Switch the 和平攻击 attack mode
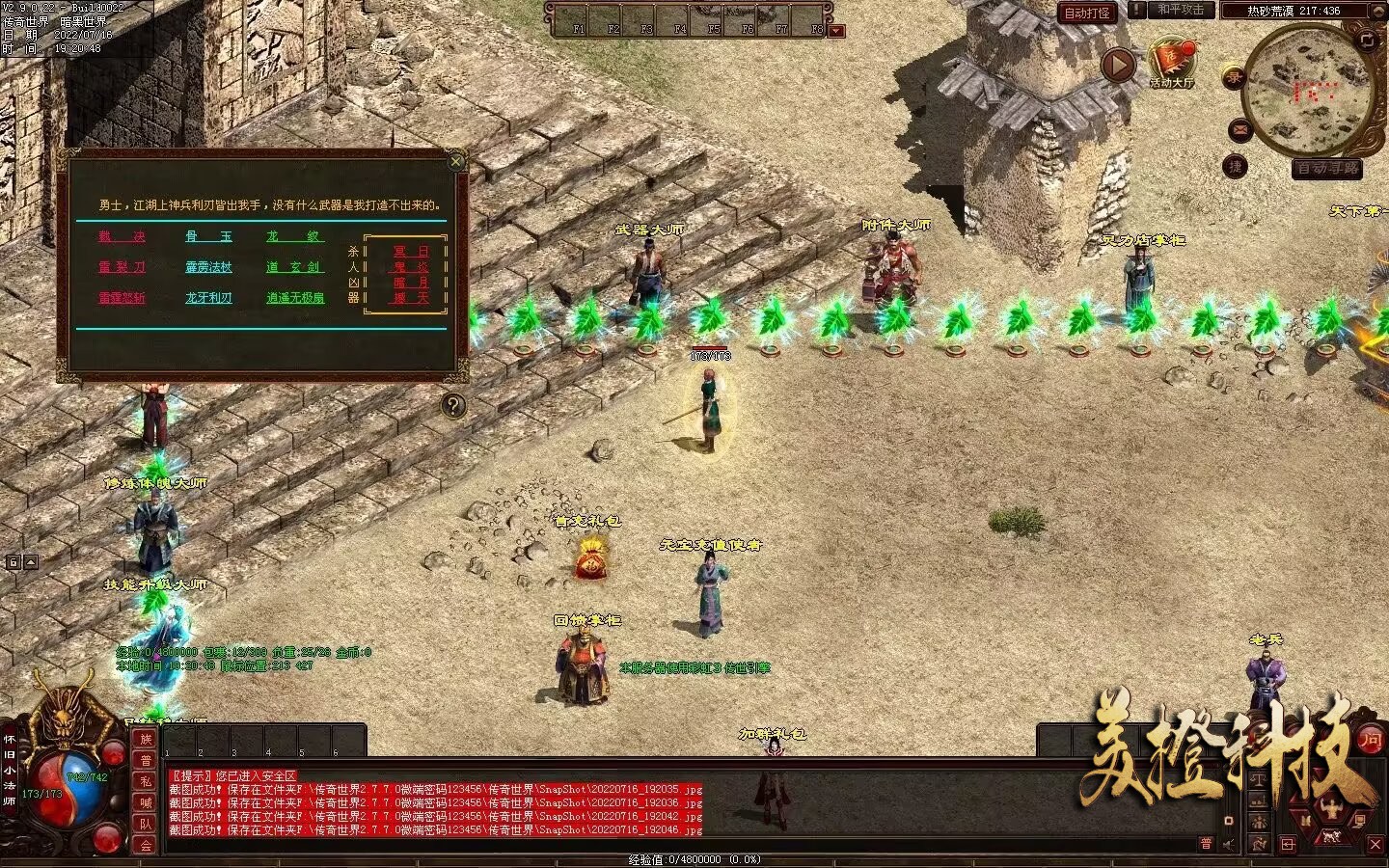The image size is (1389, 868). click(x=1180, y=11)
